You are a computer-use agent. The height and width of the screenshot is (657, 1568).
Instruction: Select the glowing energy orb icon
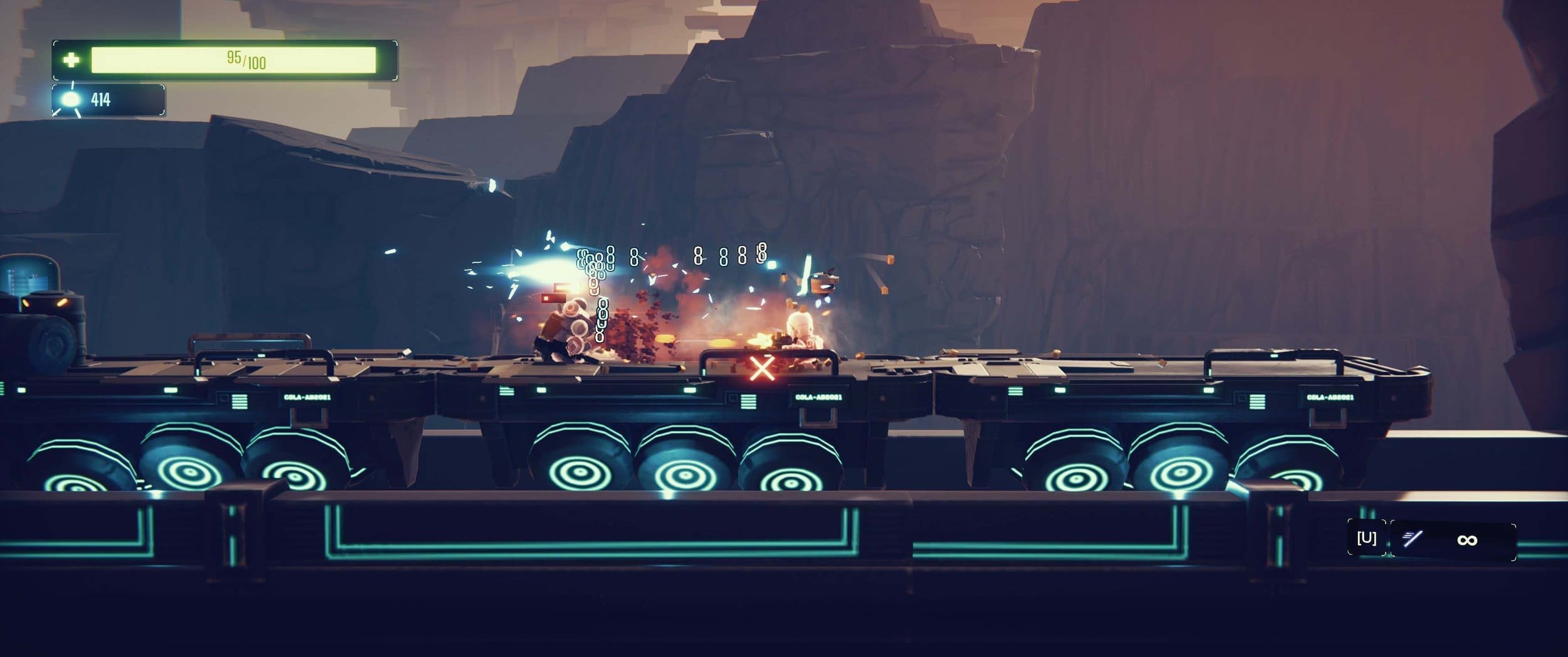(71, 97)
